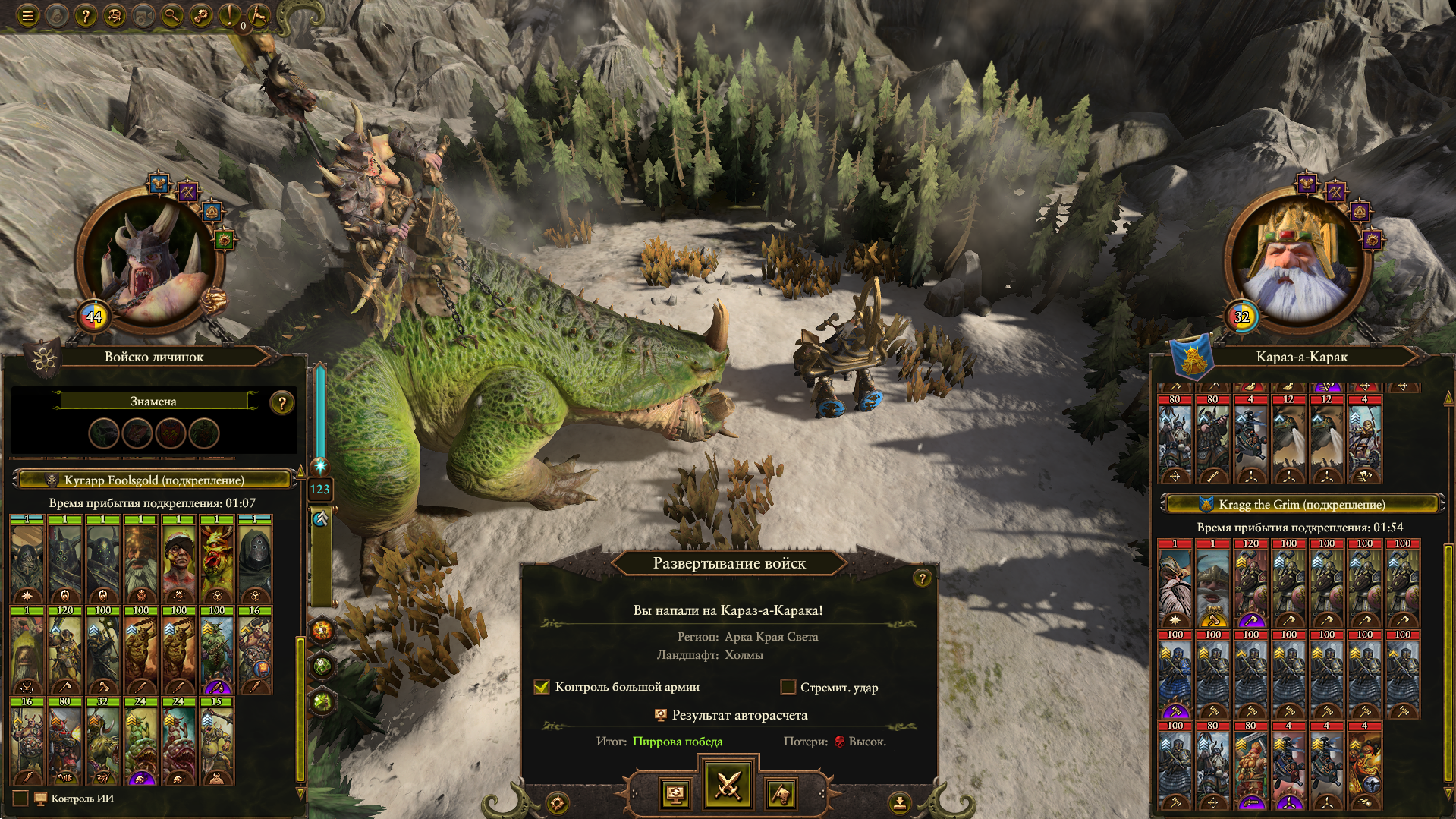Open the deployment panel help question mark
This screenshot has height=819, width=1456.
(x=922, y=578)
